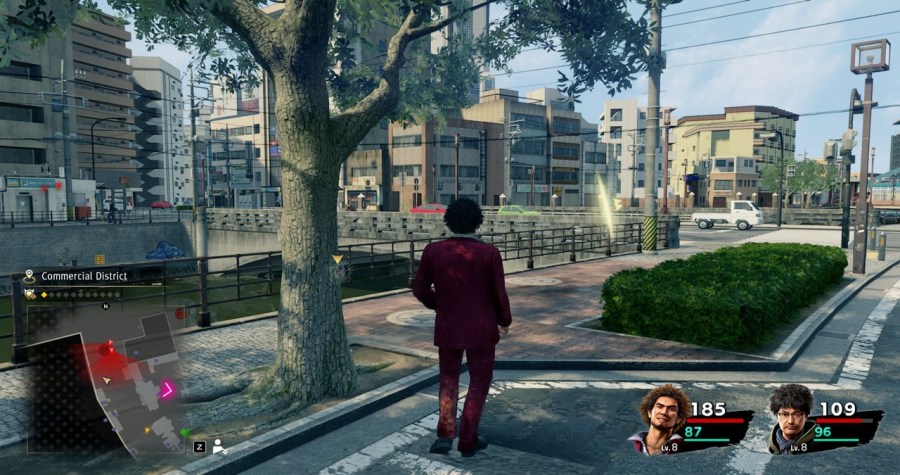Select the pink arrow marker on minimap
900x475 pixels.
point(168,389)
